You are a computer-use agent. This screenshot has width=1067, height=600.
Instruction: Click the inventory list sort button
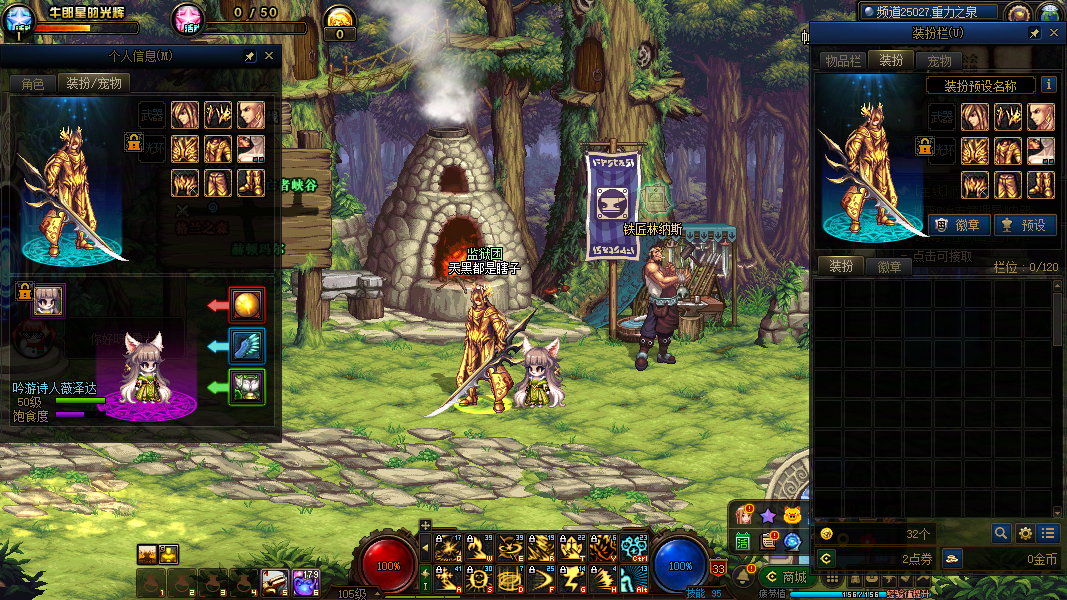tap(1047, 534)
